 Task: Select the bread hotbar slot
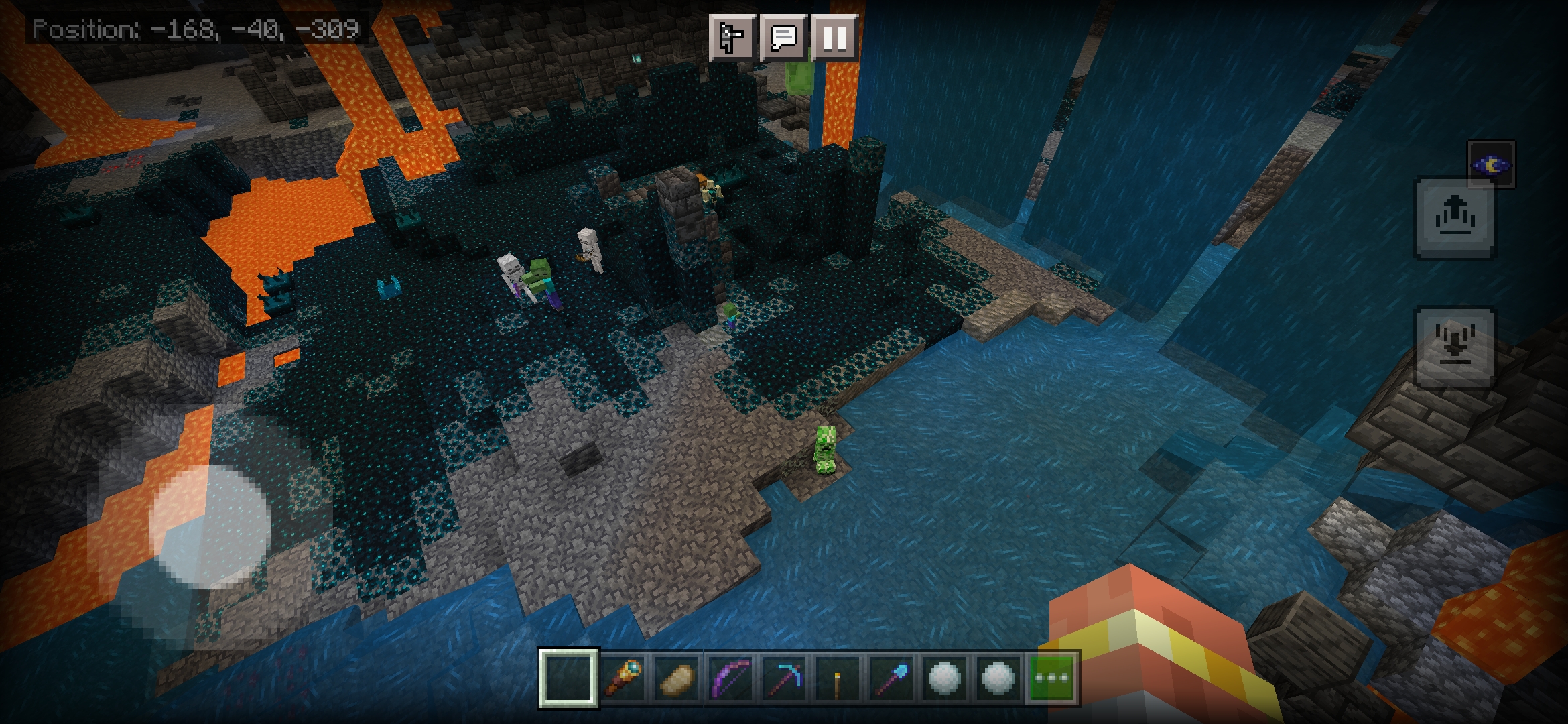(x=675, y=678)
